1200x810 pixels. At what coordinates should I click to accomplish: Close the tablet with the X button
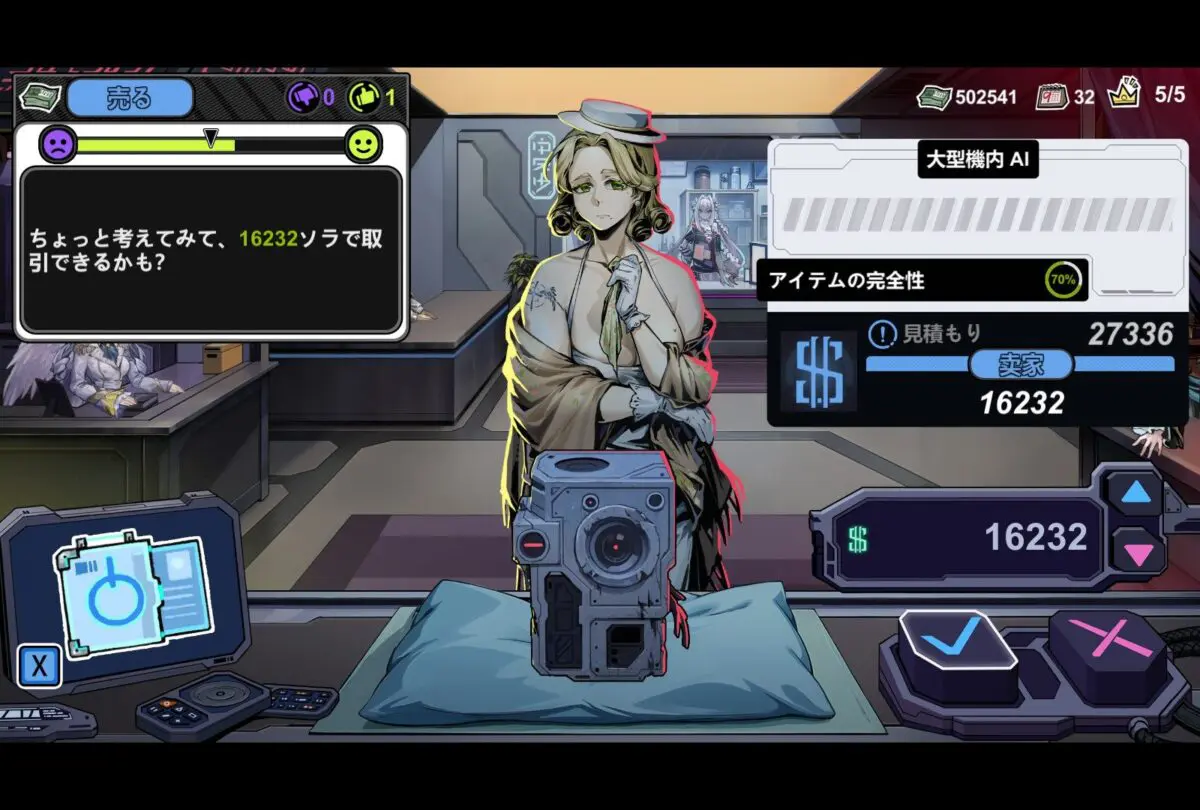[40, 666]
